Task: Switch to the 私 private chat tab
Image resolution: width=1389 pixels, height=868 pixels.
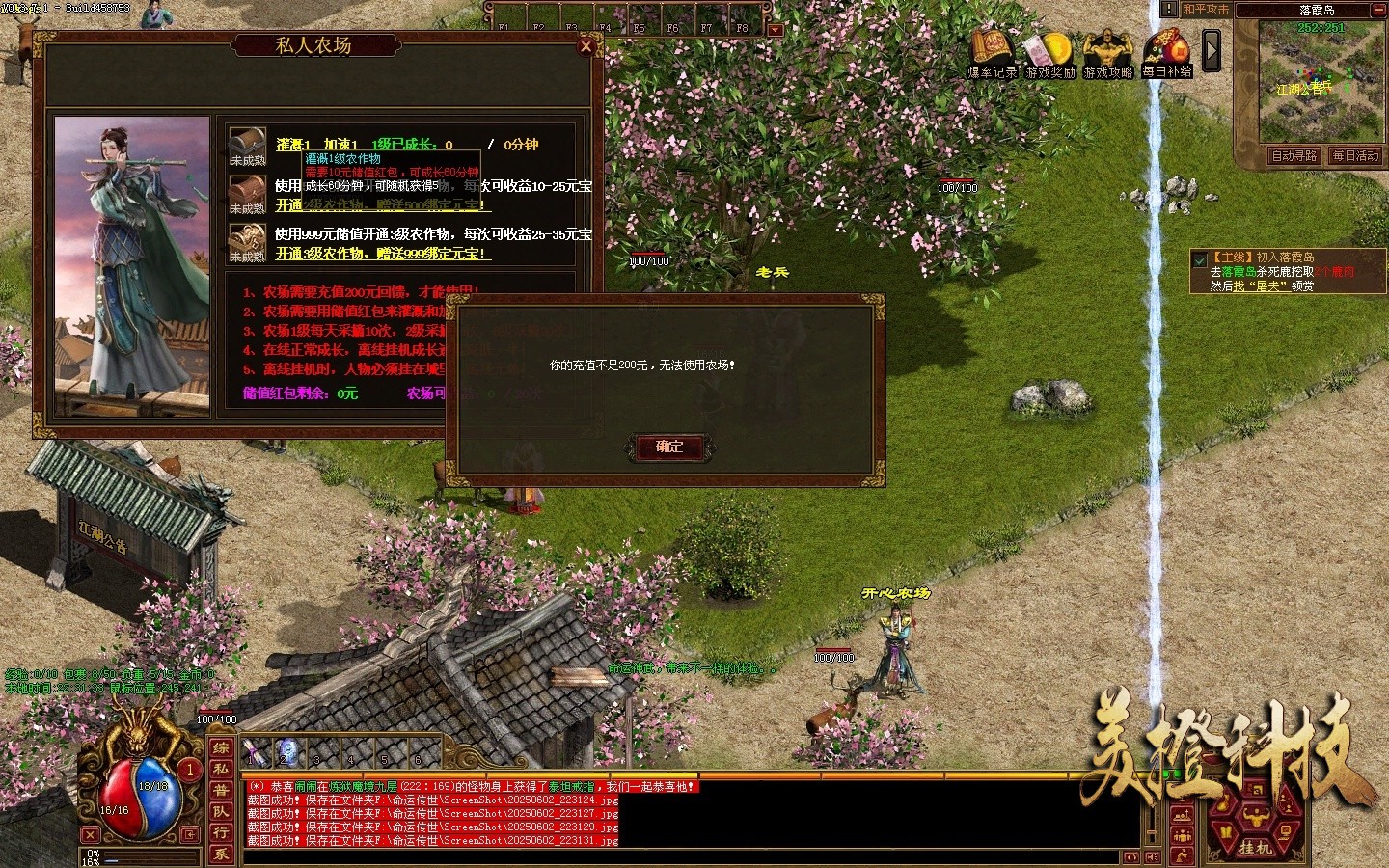Action: (221, 770)
